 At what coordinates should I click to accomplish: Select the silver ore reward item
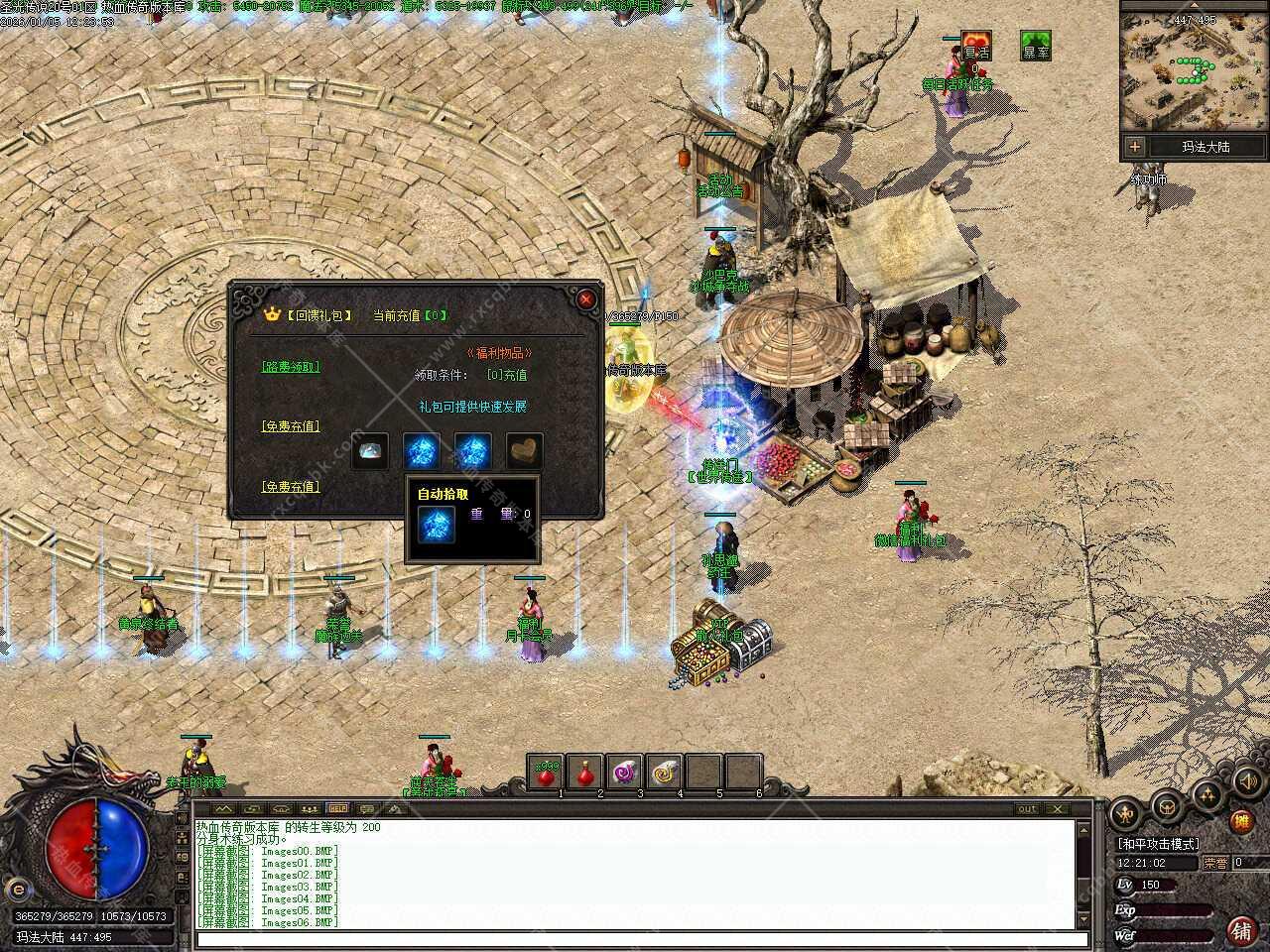coord(370,450)
